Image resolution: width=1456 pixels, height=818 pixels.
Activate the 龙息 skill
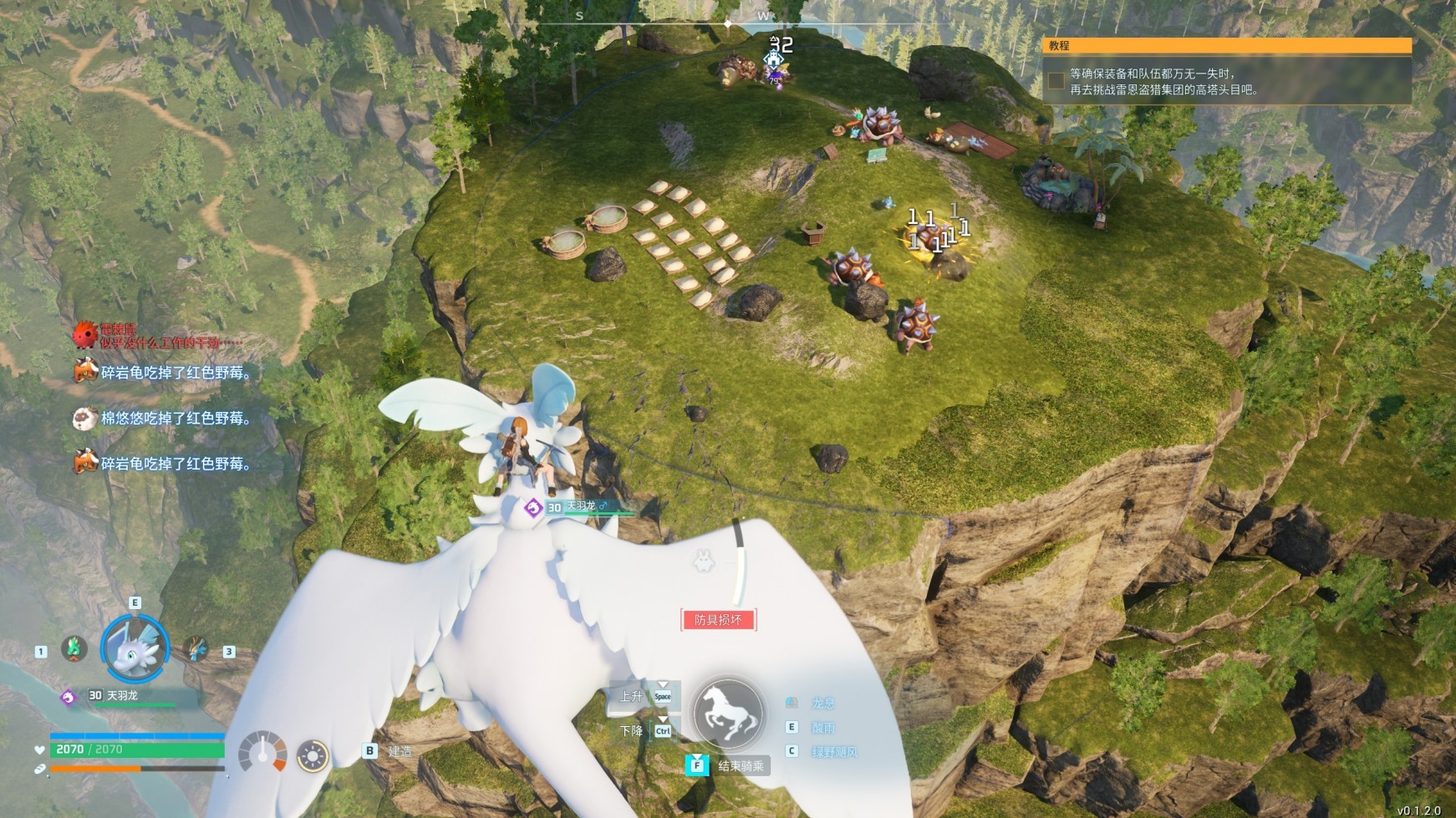tap(822, 704)
